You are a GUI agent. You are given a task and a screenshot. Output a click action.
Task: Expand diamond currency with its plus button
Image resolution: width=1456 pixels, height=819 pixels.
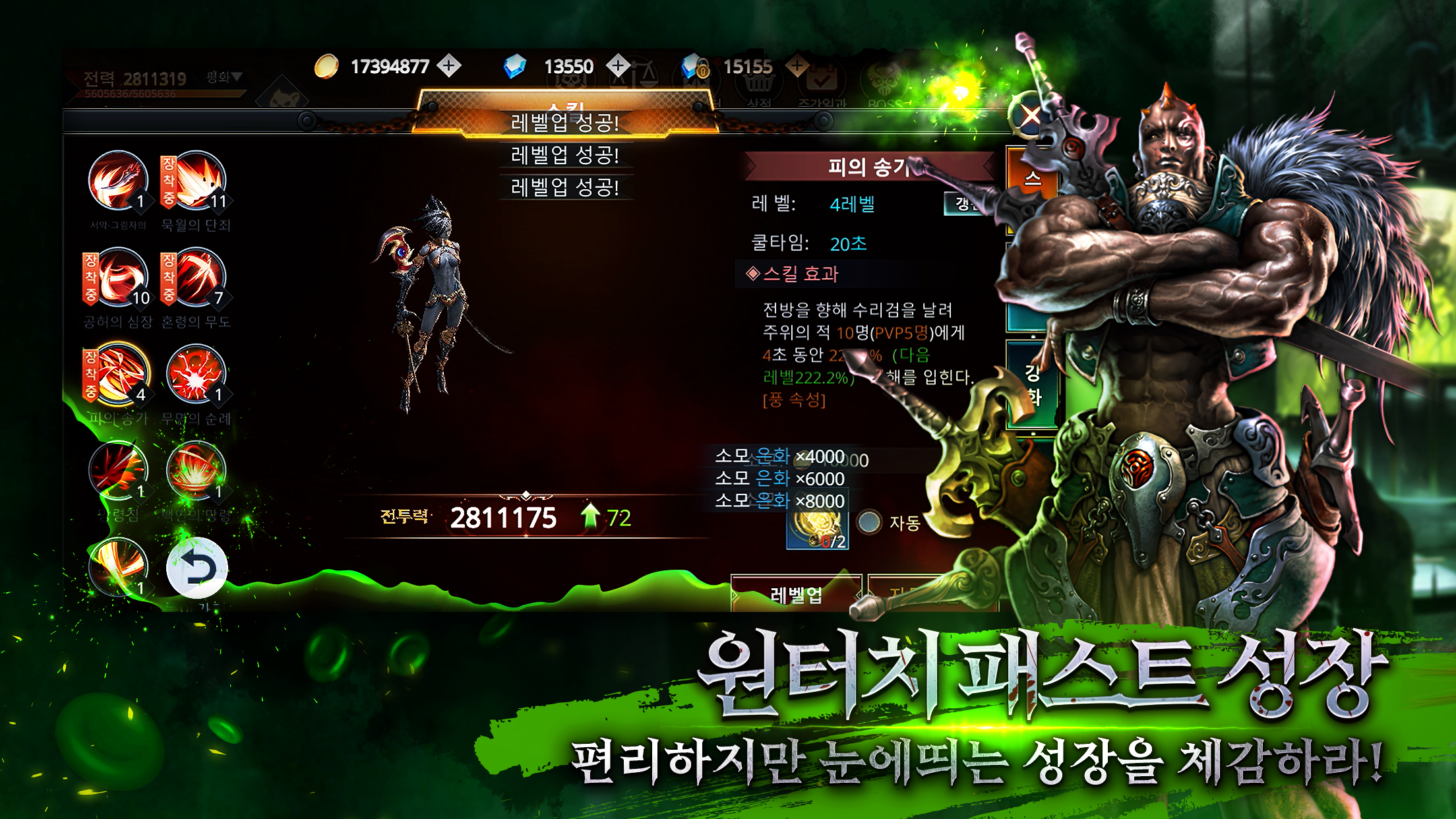click(617, 66)
